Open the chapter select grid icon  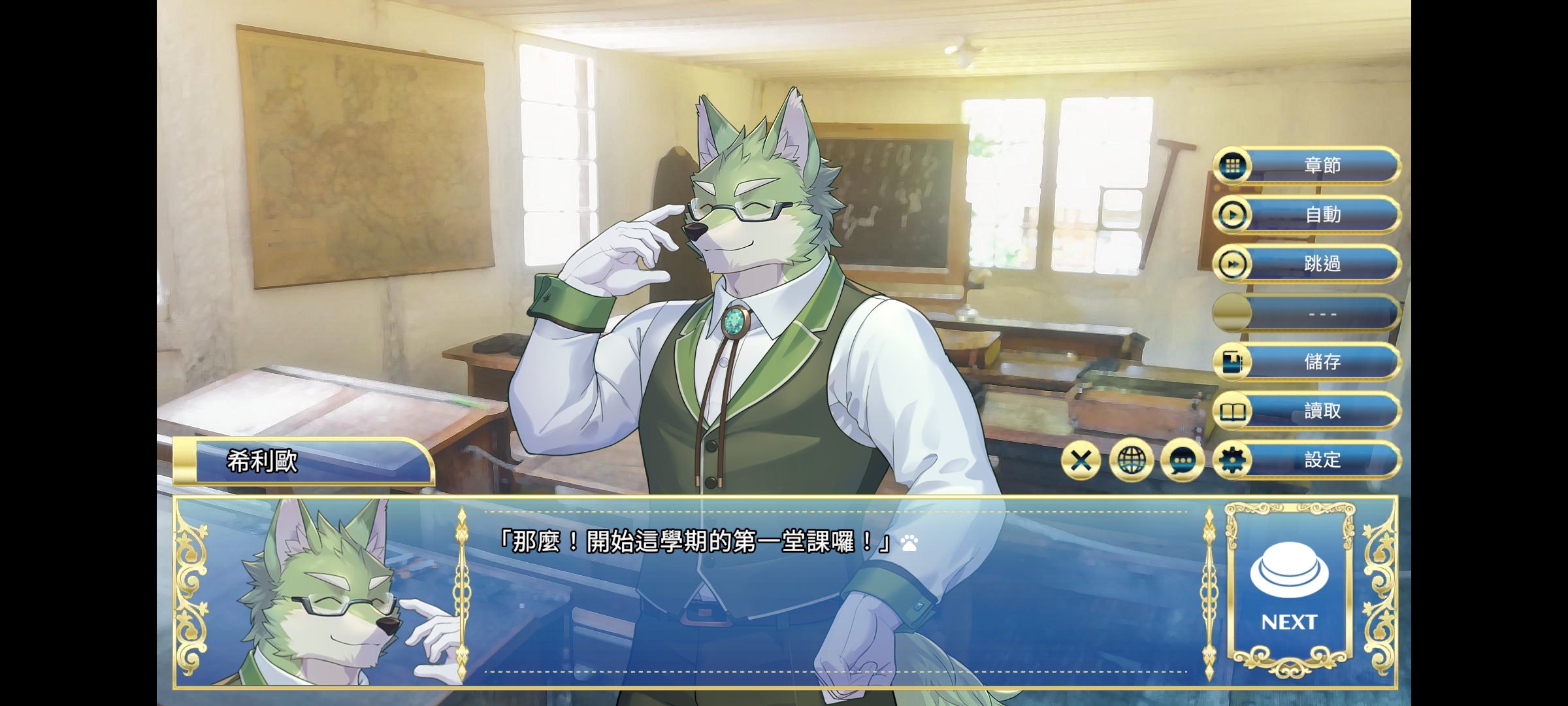1233,165
